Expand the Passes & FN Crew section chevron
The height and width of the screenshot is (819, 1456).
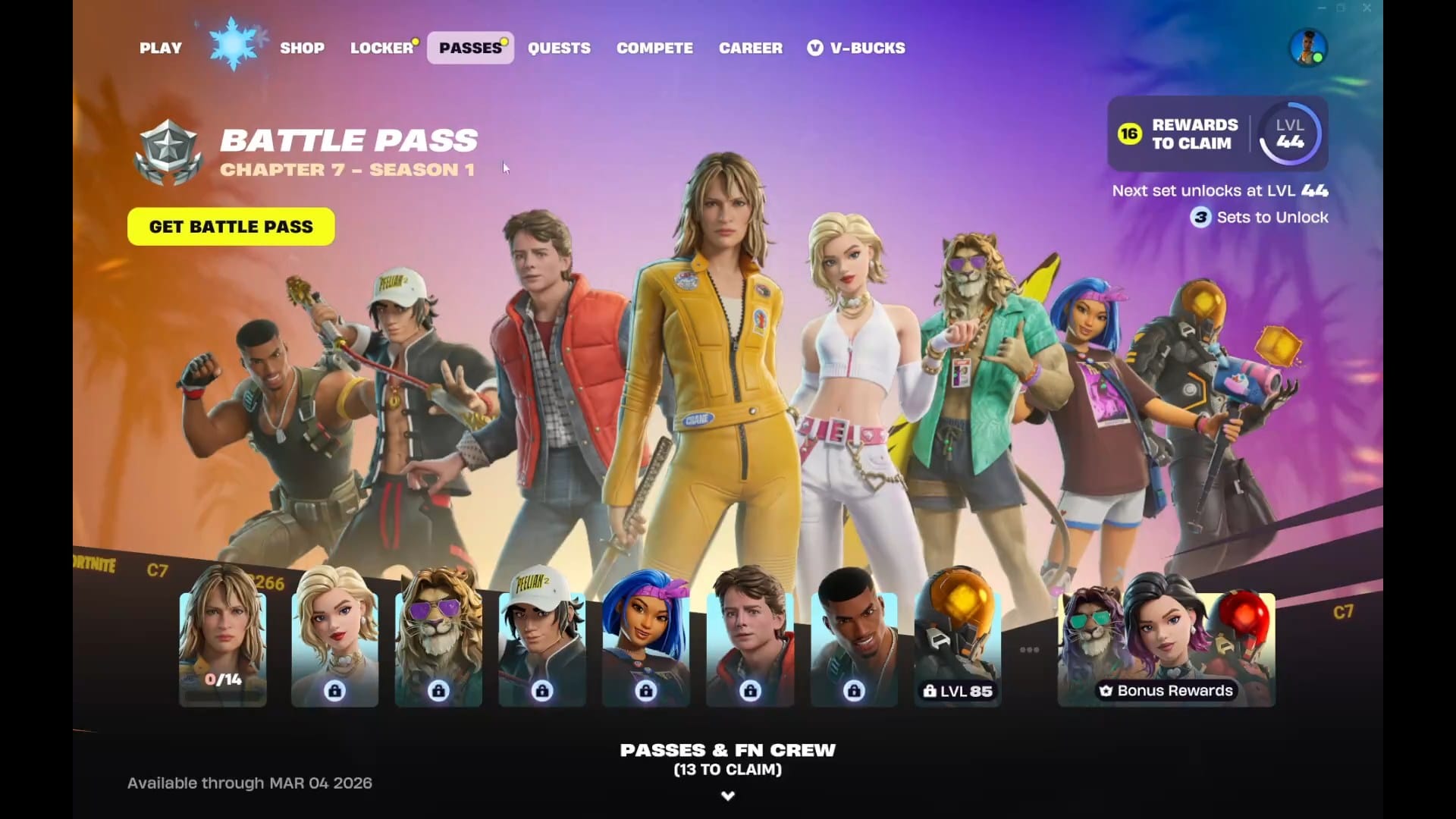click(x=727, y=795)
